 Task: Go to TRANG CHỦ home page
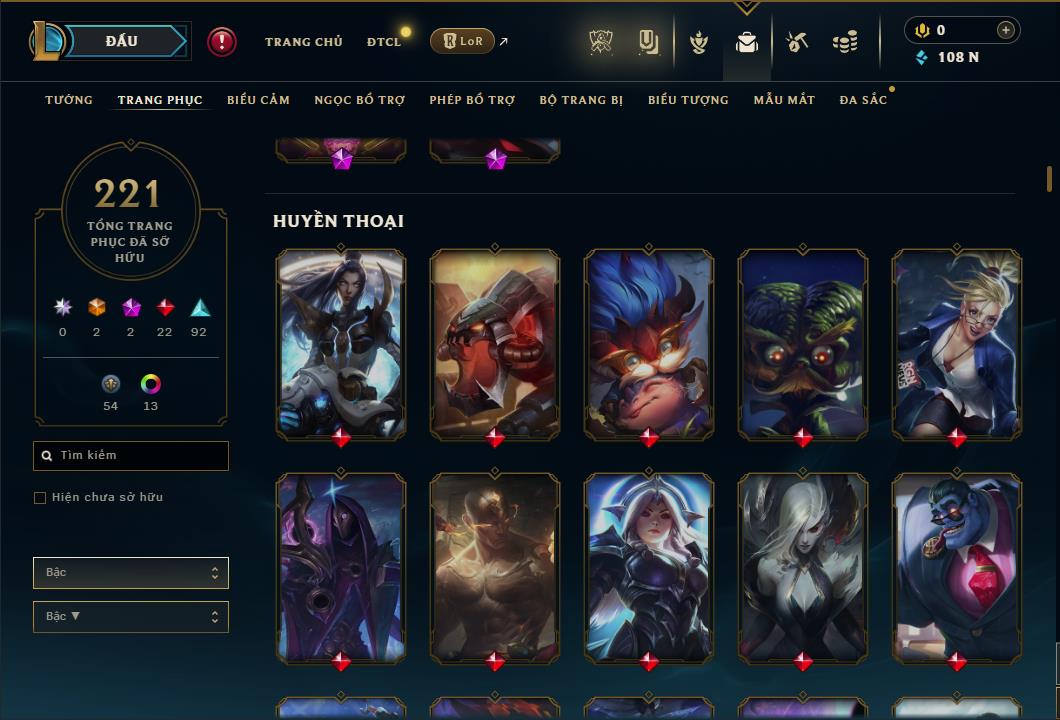[303, 42]
